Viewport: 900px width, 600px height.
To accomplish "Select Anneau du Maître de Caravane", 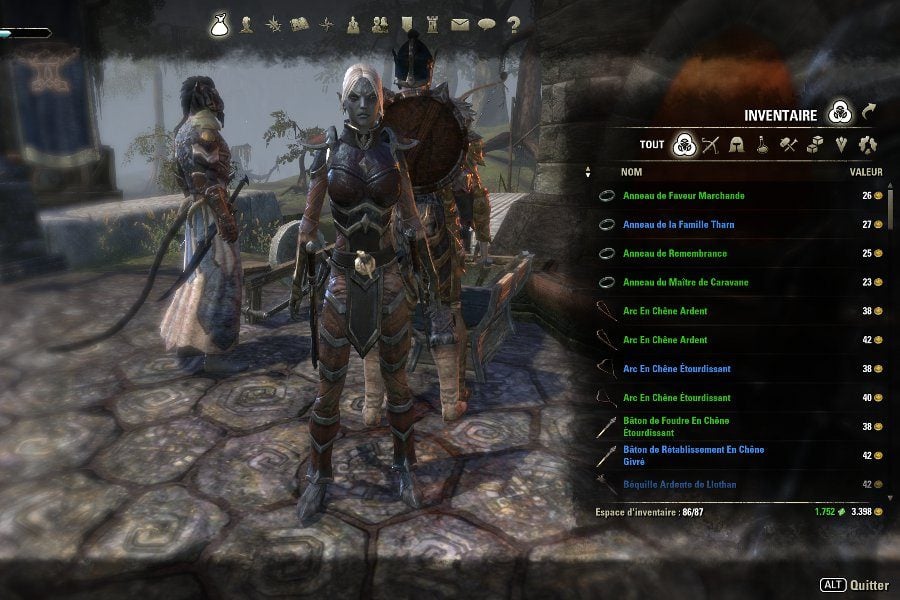I will pos(685,283).
